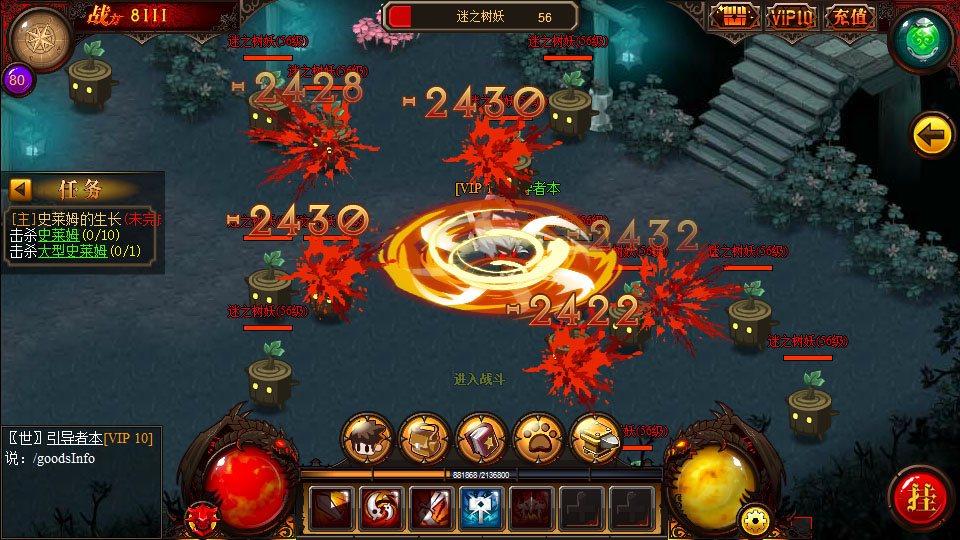Open the backpack bag icon
The image size is (960, 540).
coord(424,439)
